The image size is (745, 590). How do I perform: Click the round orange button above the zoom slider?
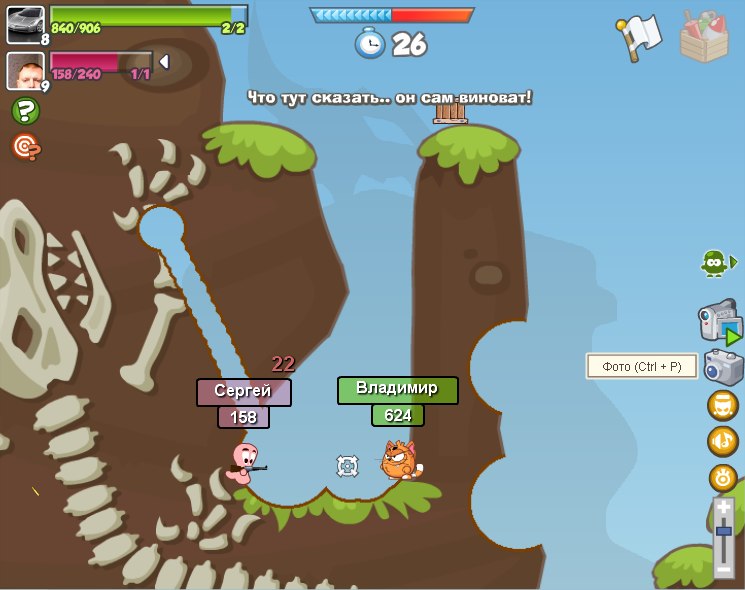pyautogui.click(x=723, y=477)
